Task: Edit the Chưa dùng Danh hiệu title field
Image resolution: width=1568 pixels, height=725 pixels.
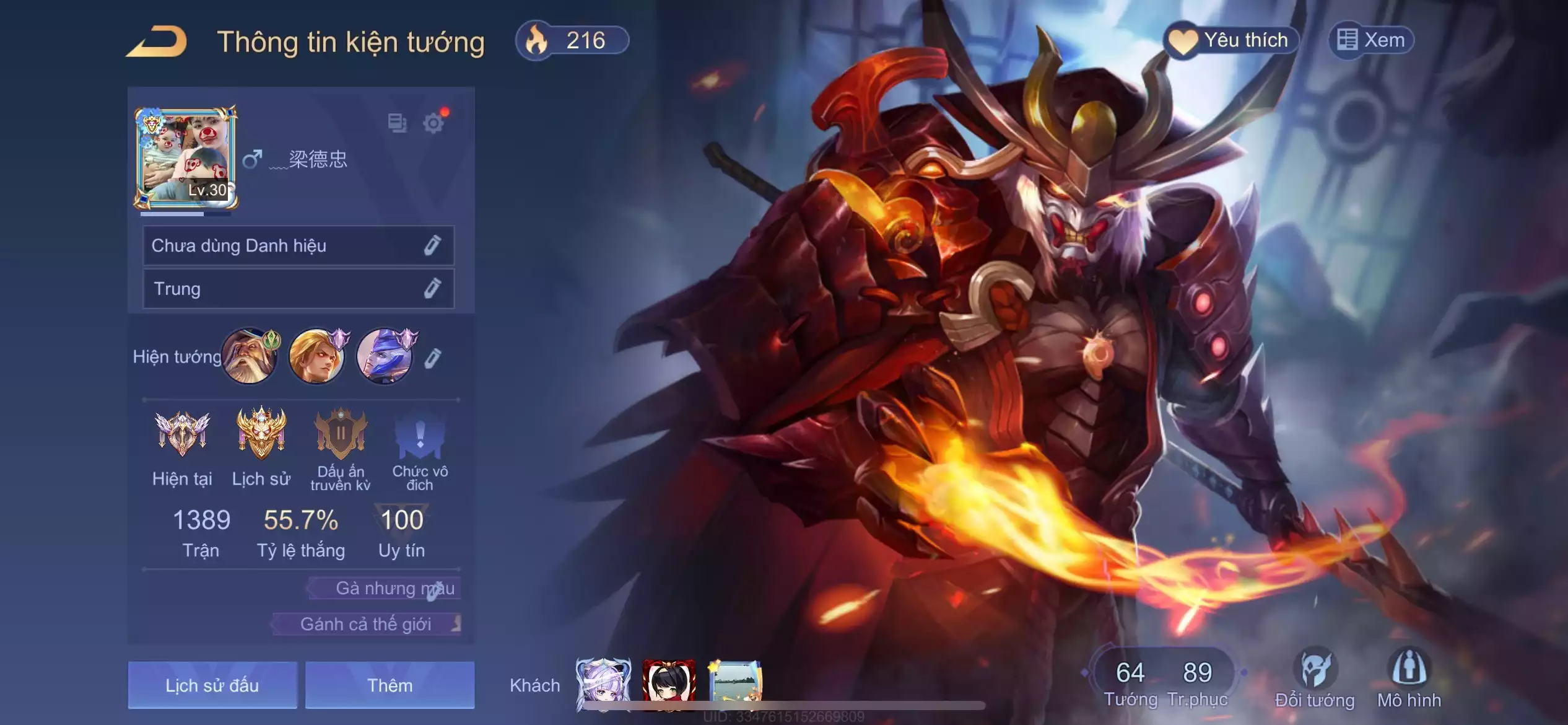Action: point(298,246)
